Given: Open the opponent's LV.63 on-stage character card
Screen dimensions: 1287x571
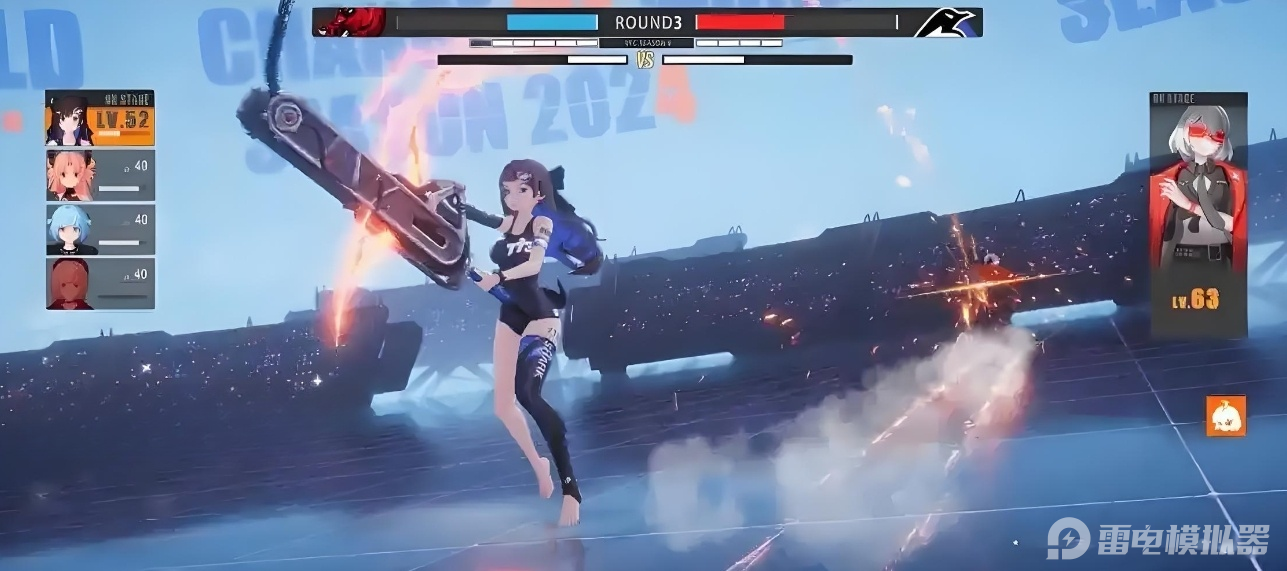Looking at the screenshot, I should (1199, 215).
